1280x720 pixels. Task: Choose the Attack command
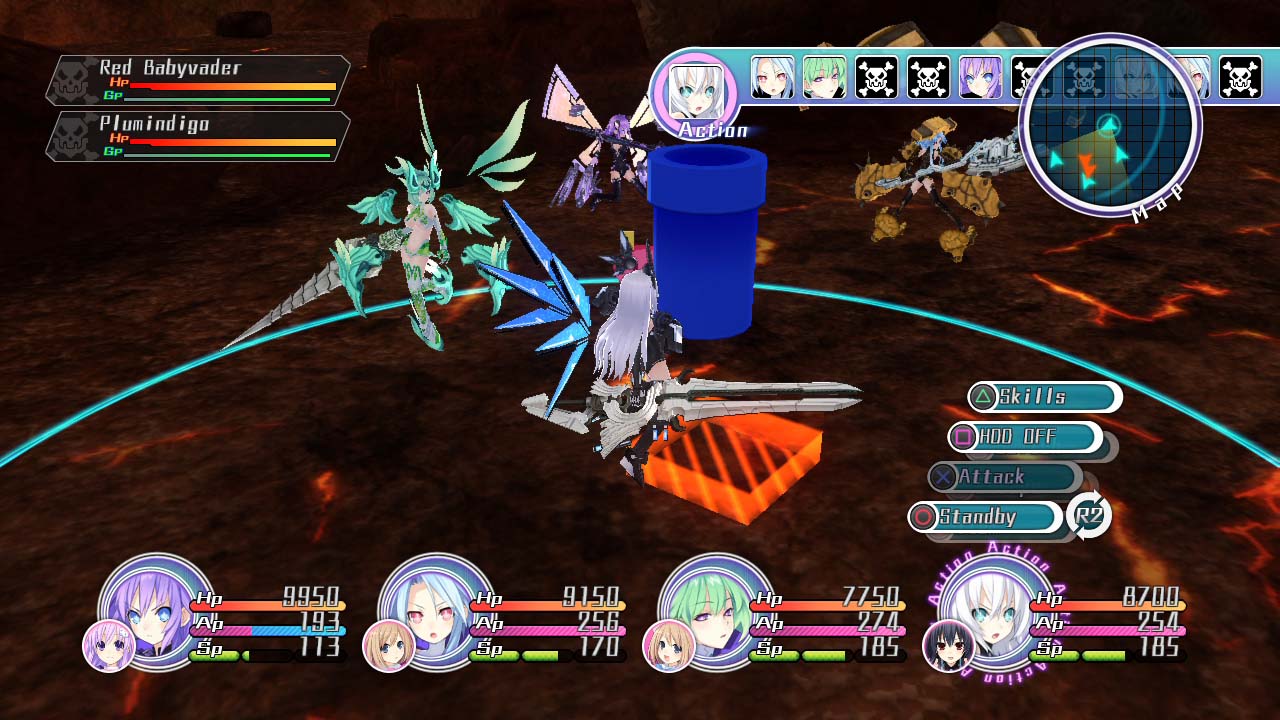(1004, 477)
